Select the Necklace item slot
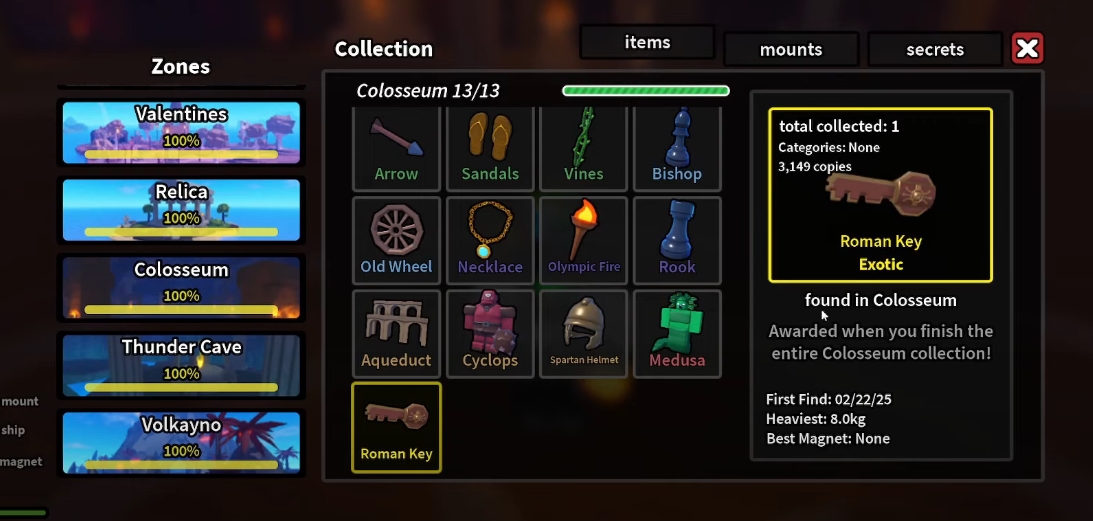The height and width of the screenshot is (521, 1093). pos(490,240)
